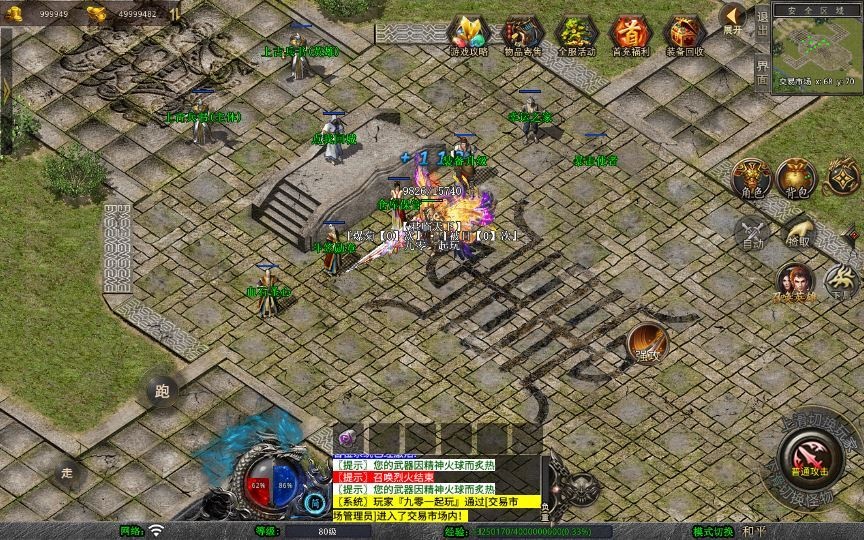Viewport: 864px width, 540px height.
Task: Toggle 自动 auto-combat
Action: [x=752, y=233]
